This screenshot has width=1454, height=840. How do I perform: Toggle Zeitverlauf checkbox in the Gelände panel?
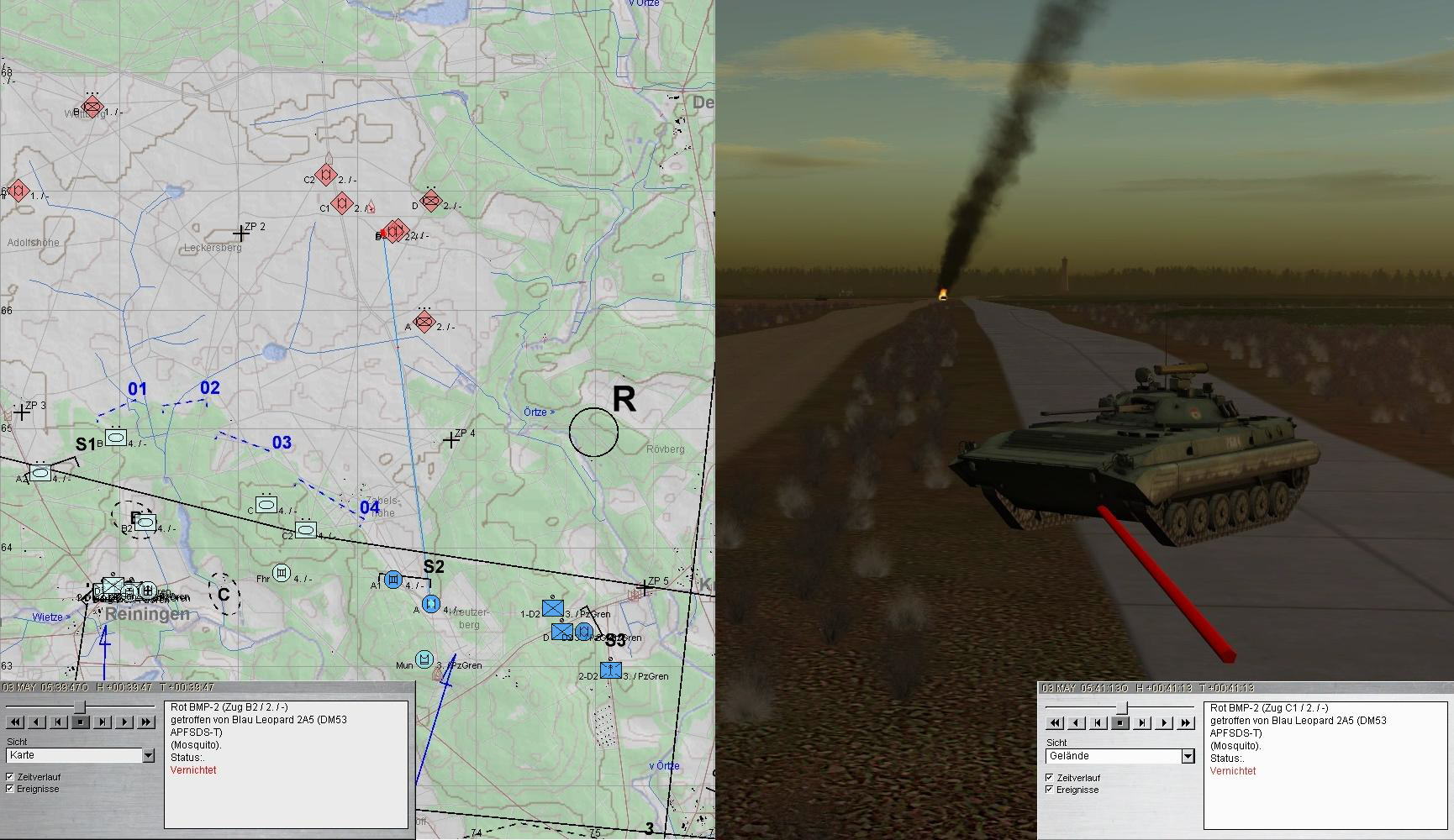tap(1050, 778)
